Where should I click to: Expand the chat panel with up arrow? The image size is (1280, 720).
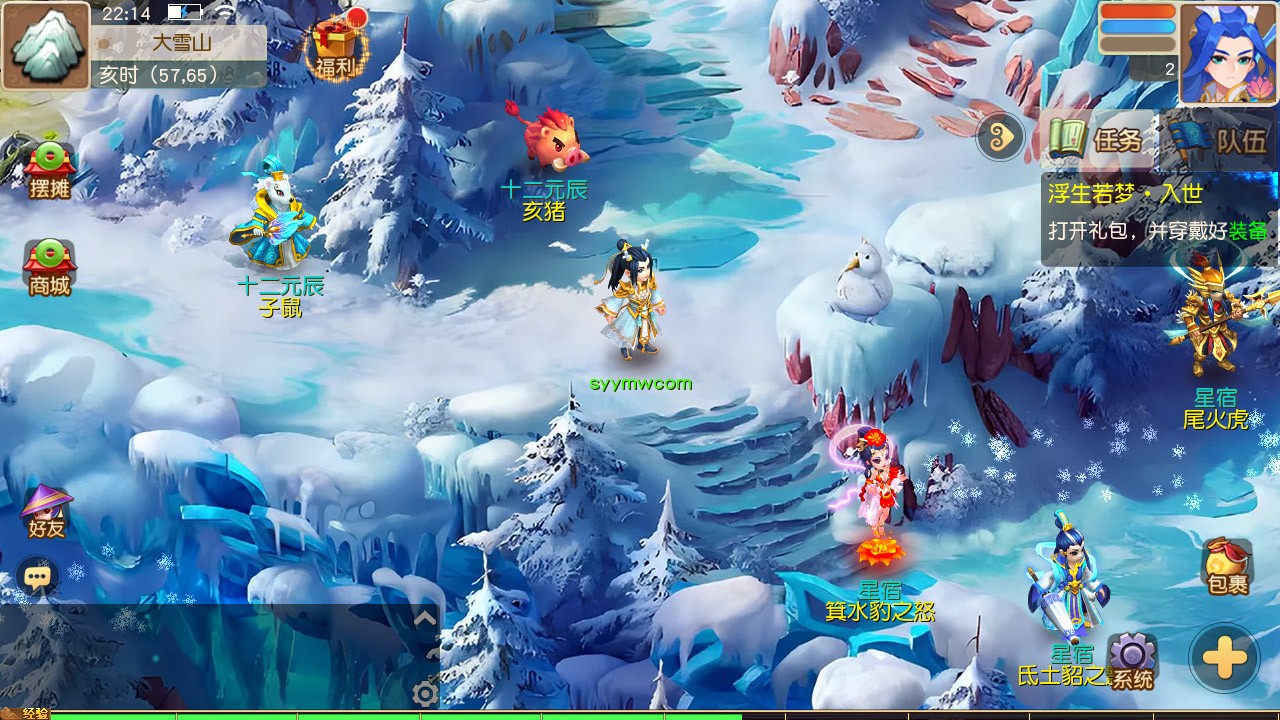[x=425, y=619]
